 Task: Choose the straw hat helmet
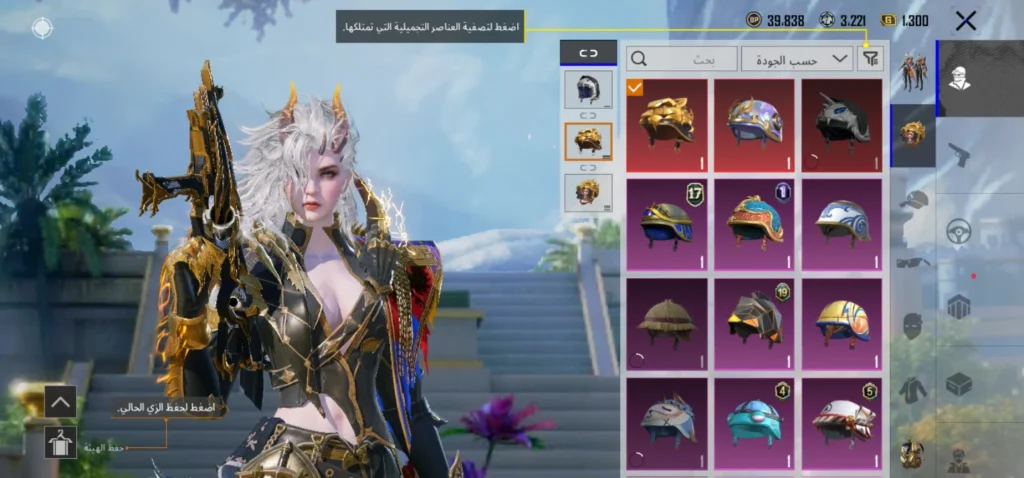click(x=666, y=322)
